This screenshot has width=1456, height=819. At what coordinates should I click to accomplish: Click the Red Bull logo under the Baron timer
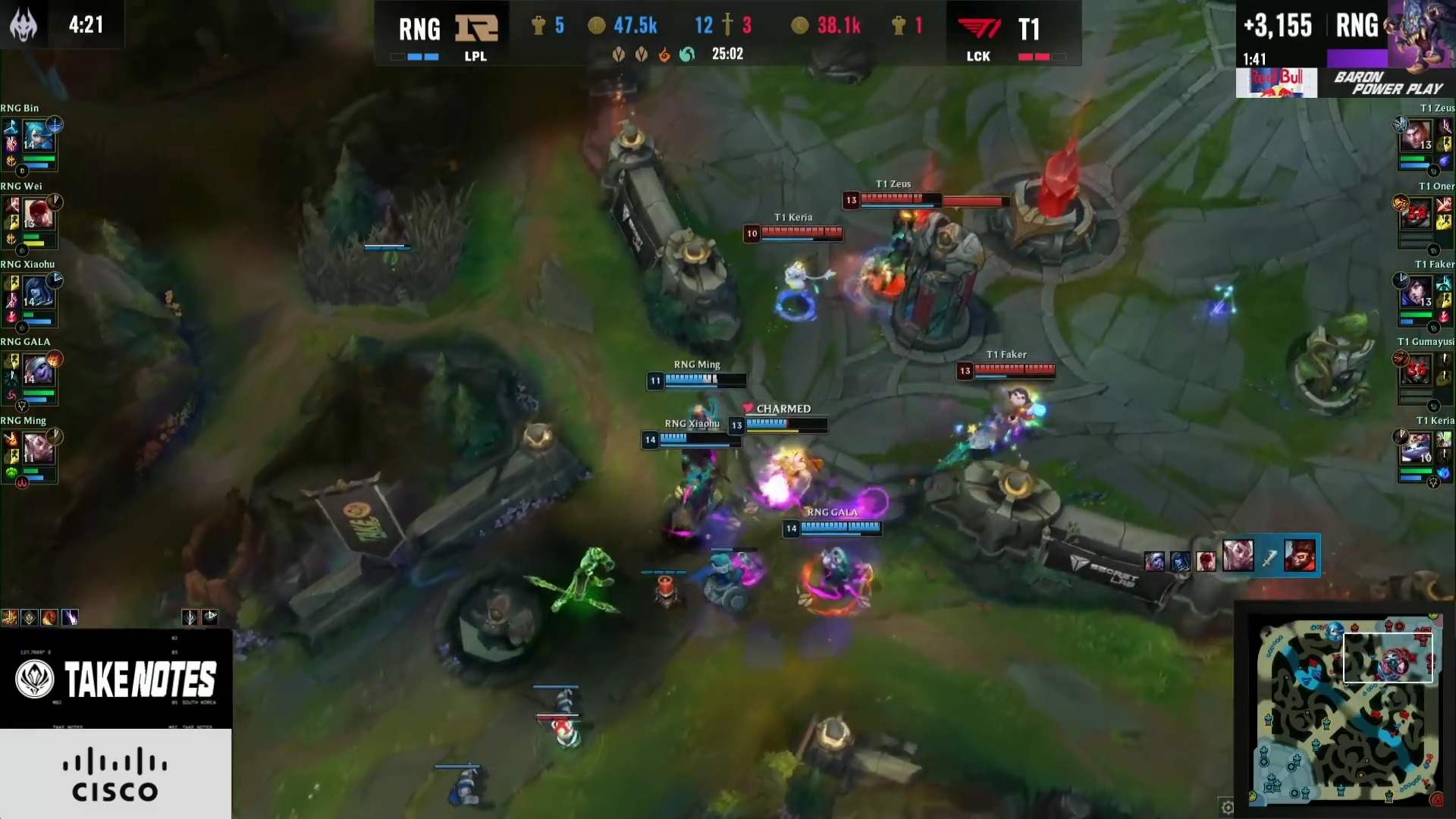pyautogui.click(x=1276, y=83)
